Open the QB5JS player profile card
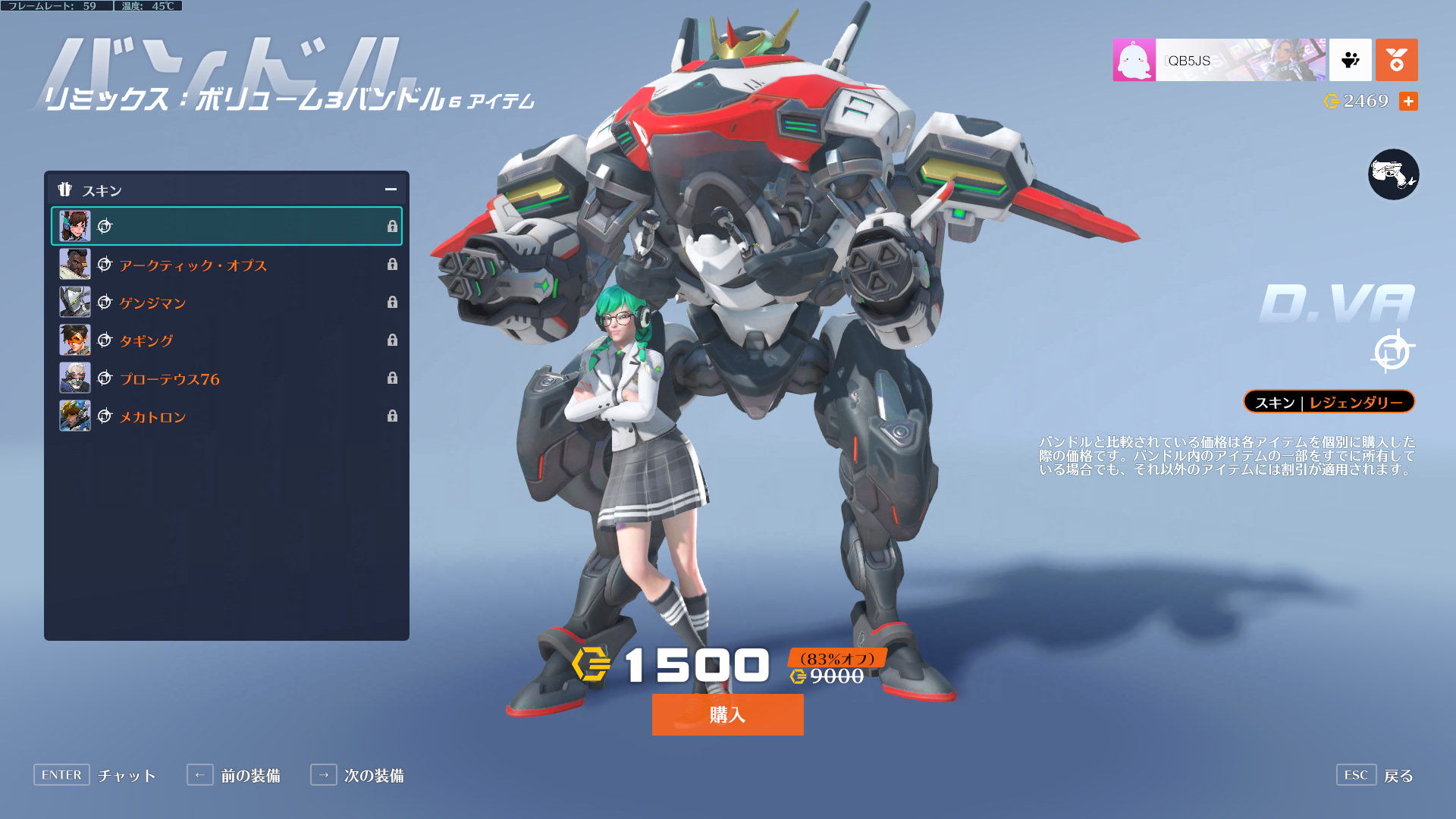This screenshot has height=819, width=1456. point(1219,60)
